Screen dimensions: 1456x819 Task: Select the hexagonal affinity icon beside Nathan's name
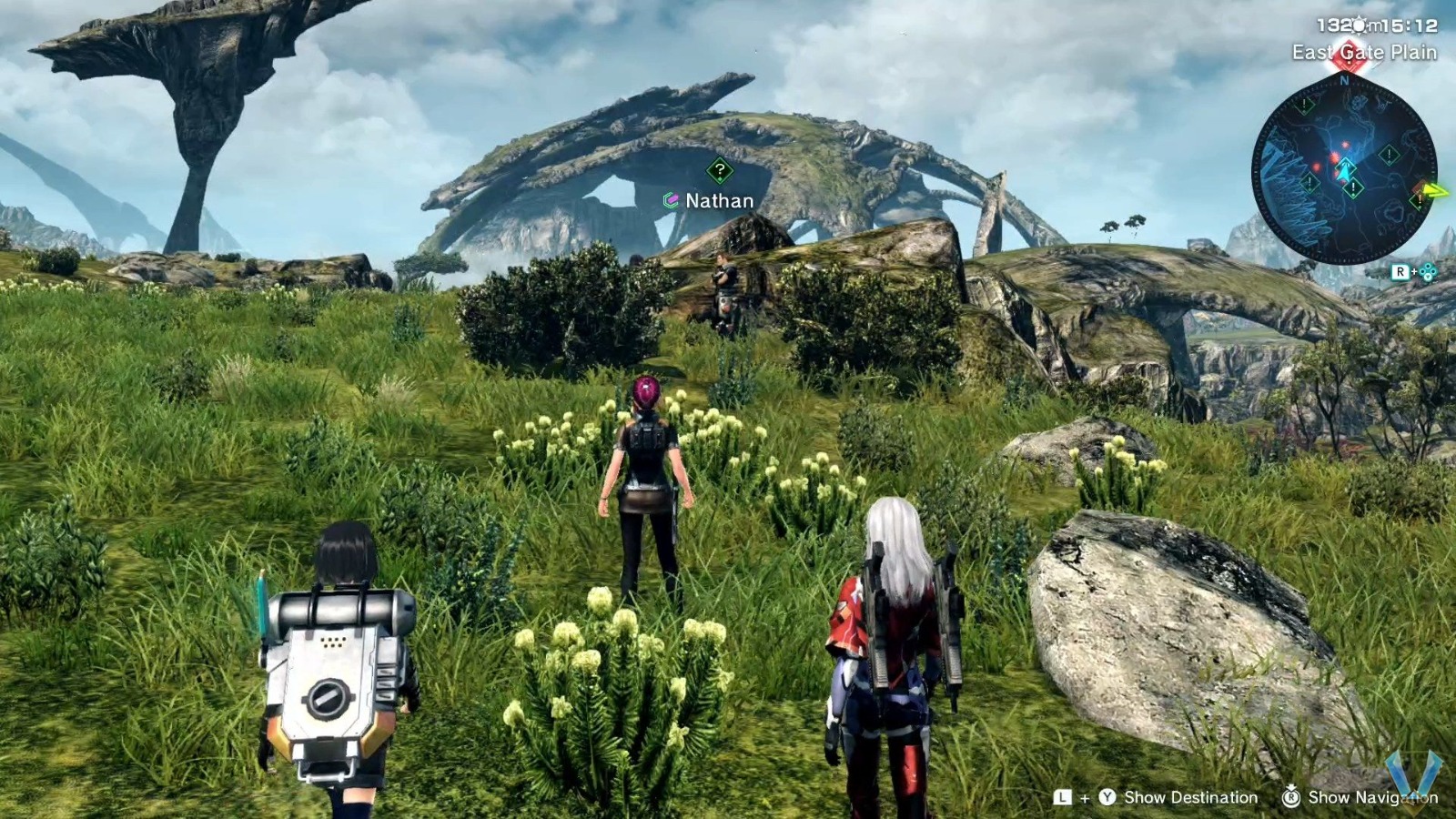pos(671,201)
